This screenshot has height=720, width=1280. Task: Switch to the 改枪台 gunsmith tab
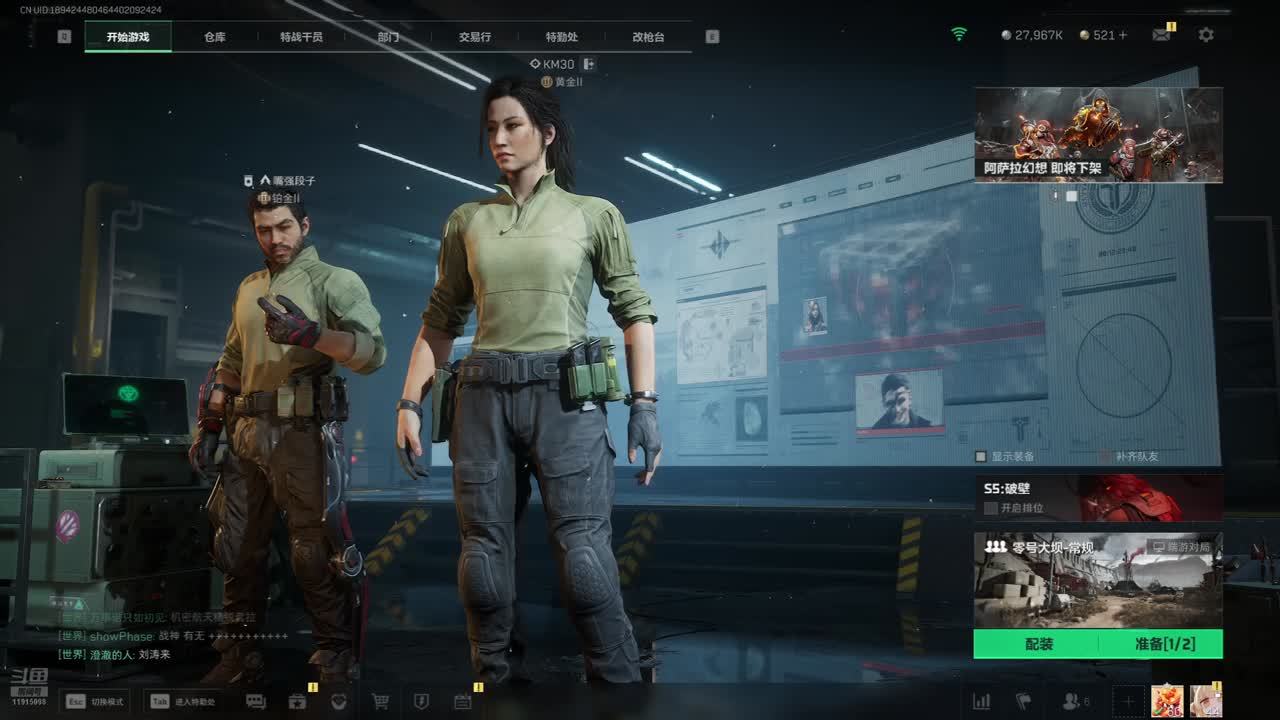[648, 37]
